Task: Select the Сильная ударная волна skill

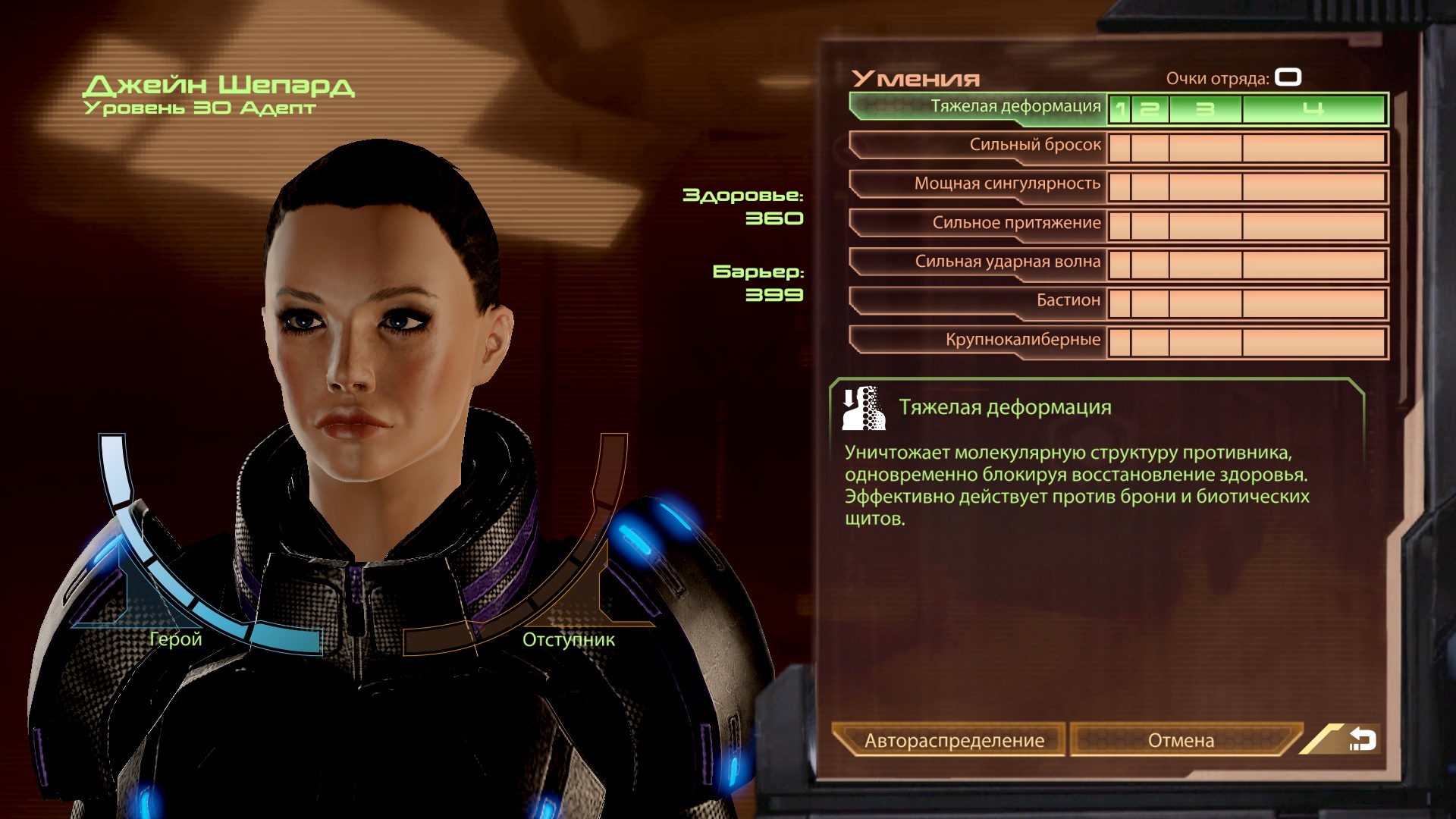Action: [978, 262]
